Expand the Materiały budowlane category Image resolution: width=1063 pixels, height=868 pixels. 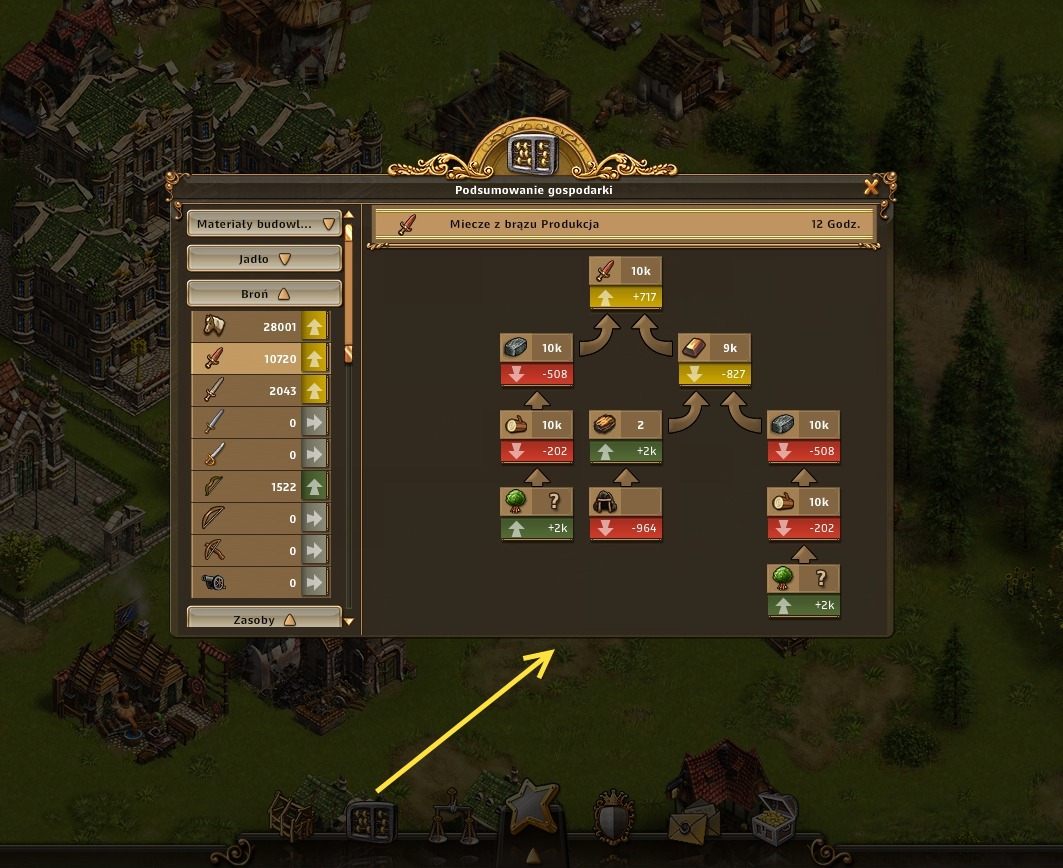point(264,224)
